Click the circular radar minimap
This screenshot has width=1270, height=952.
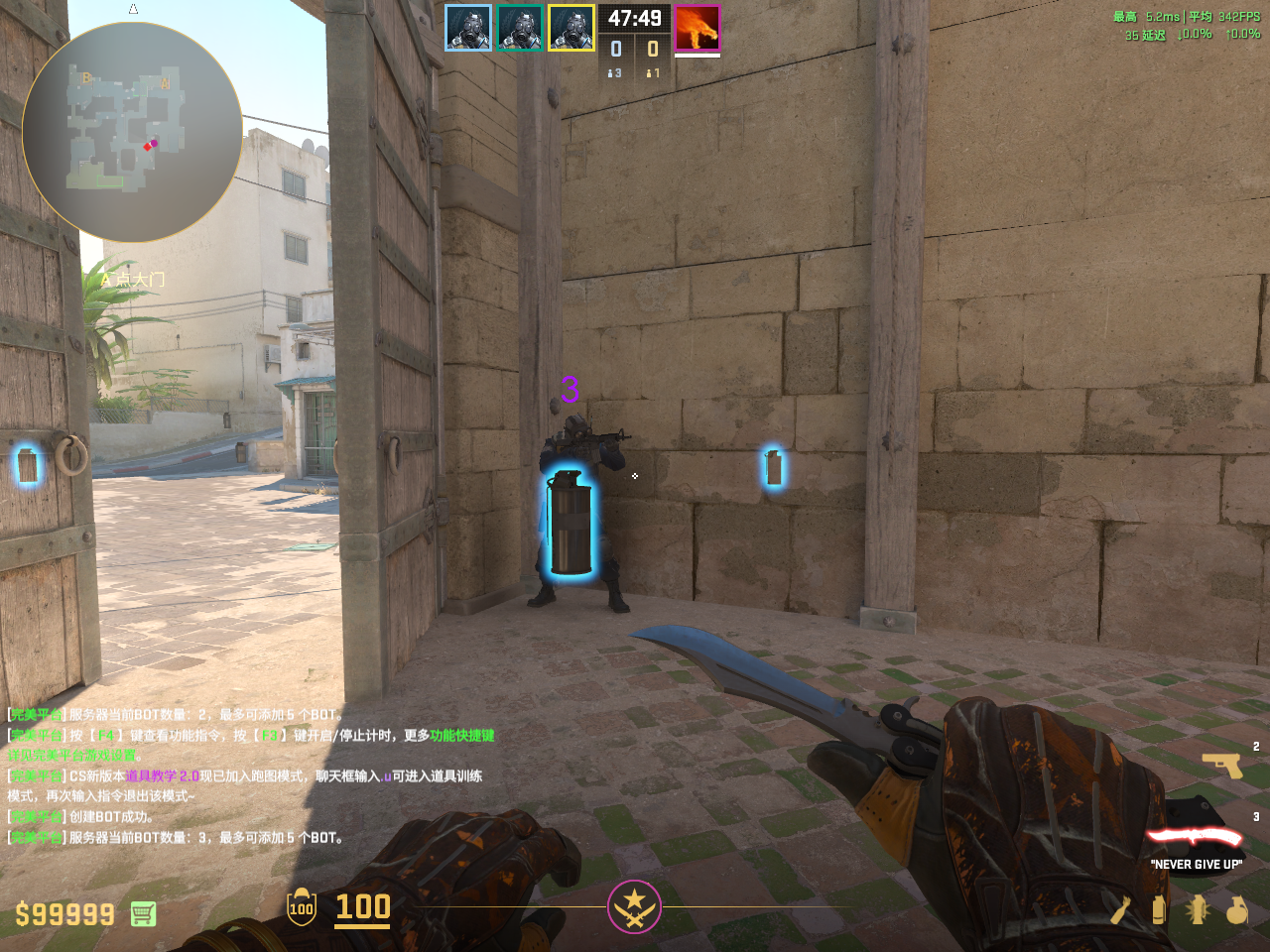click(x=132, y=132)
